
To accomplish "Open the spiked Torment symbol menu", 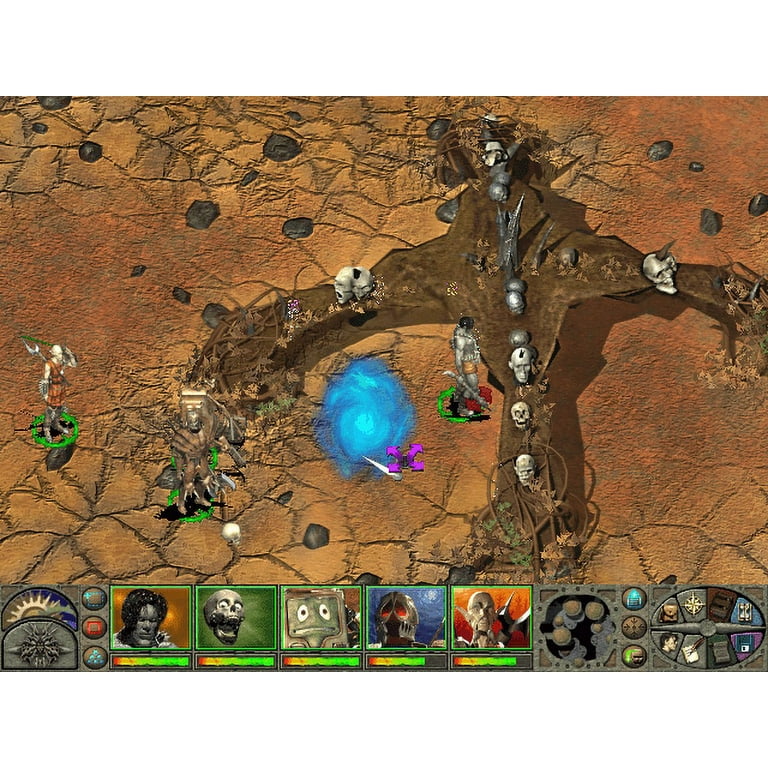I will 40,645.
